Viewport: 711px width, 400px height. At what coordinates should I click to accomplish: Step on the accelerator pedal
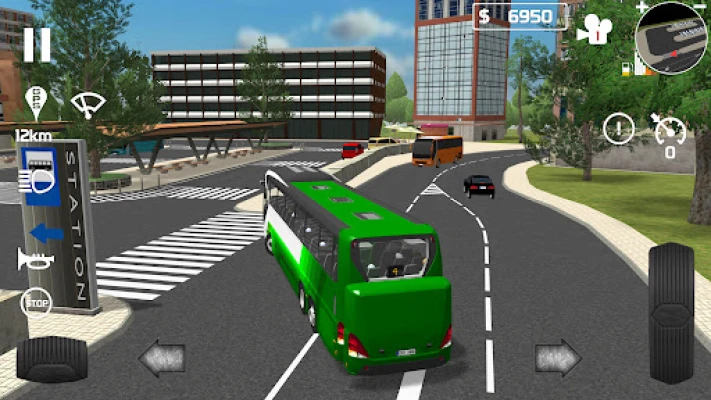pos(671,312)
